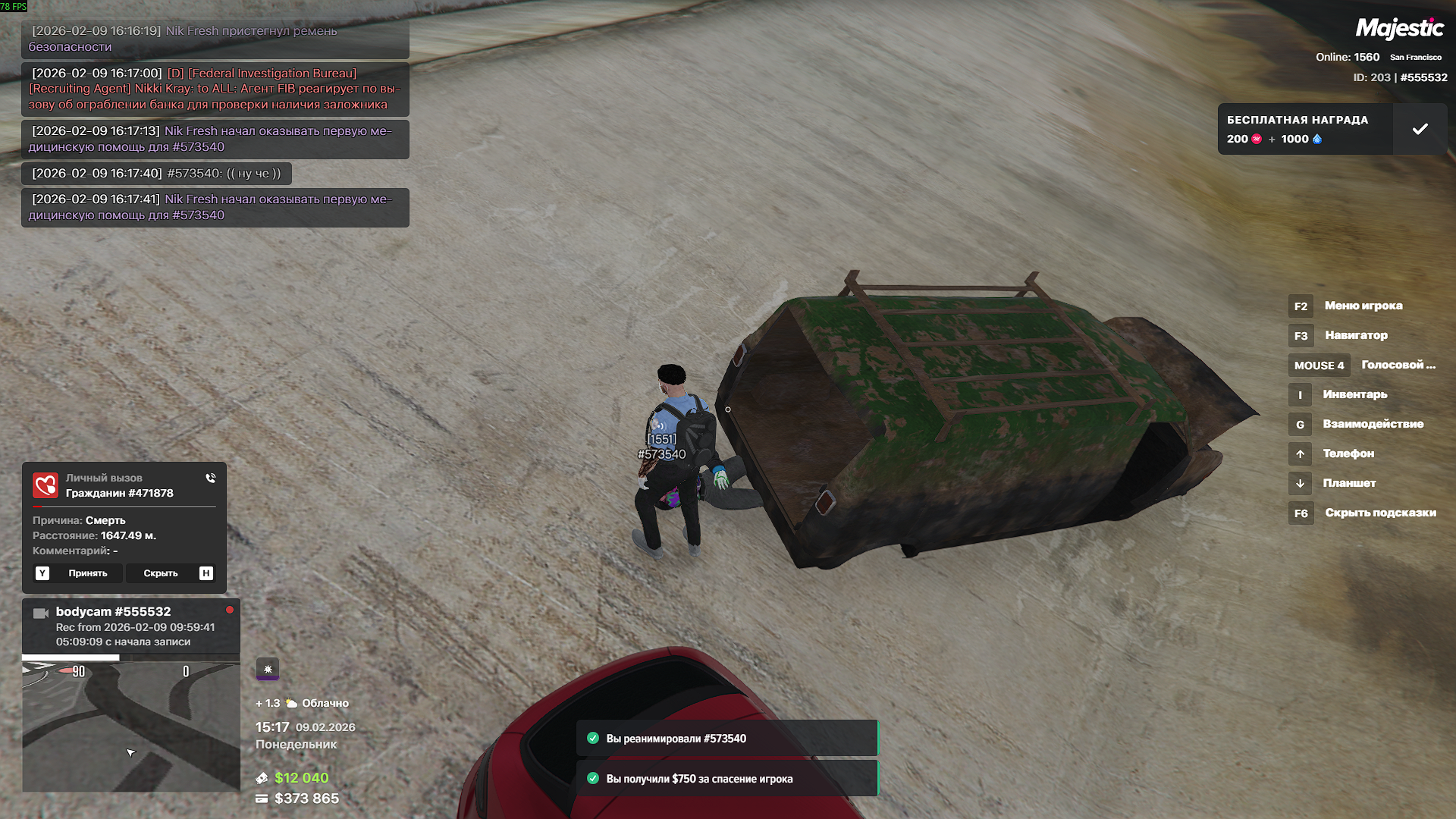The image size is (1456, 819).
Task: Click the Majestic server logo
Action: click(1399, 29)
